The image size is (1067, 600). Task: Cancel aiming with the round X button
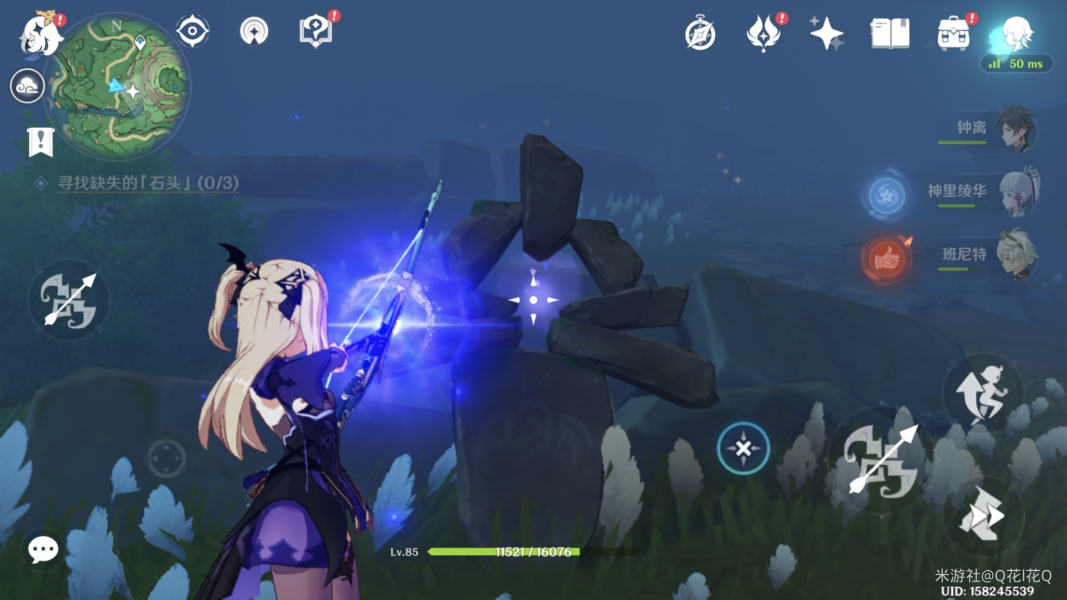pos(743,448)
